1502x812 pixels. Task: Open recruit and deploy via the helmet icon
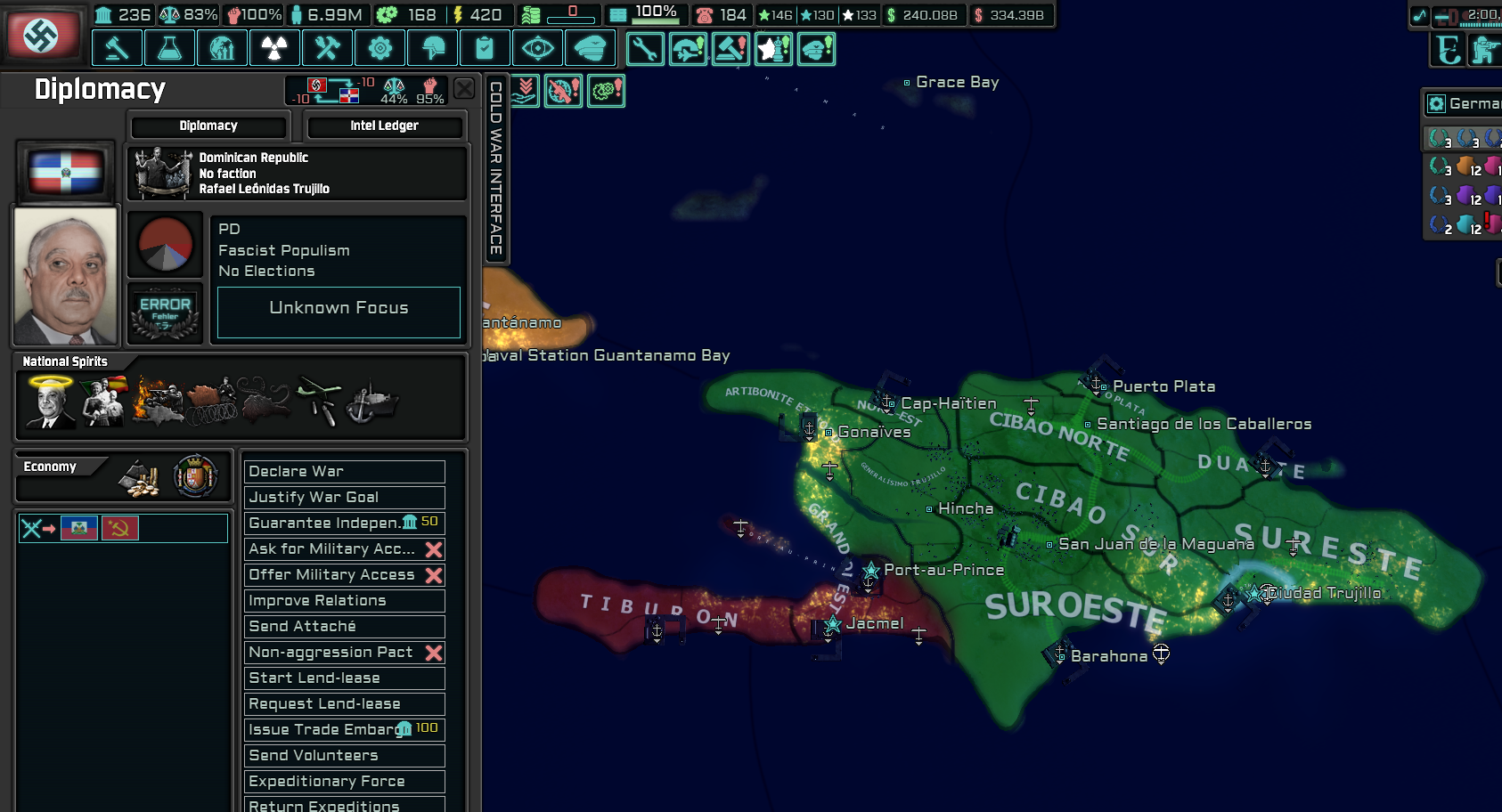(433, 48)
